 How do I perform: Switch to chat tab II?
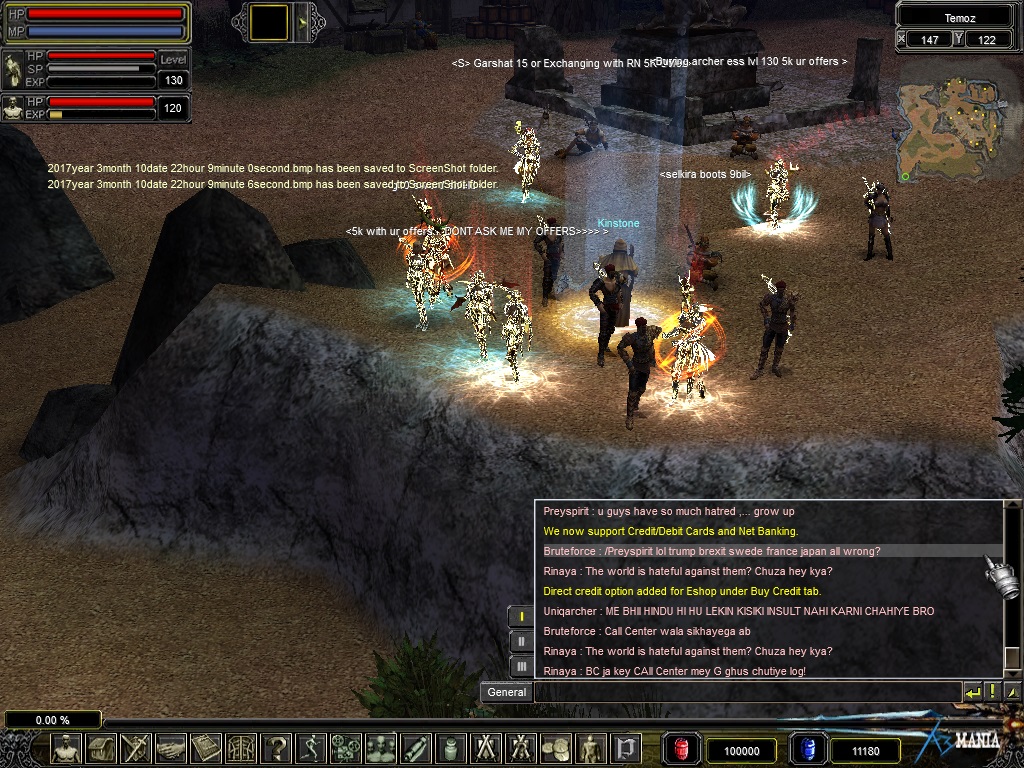point(521,641)
